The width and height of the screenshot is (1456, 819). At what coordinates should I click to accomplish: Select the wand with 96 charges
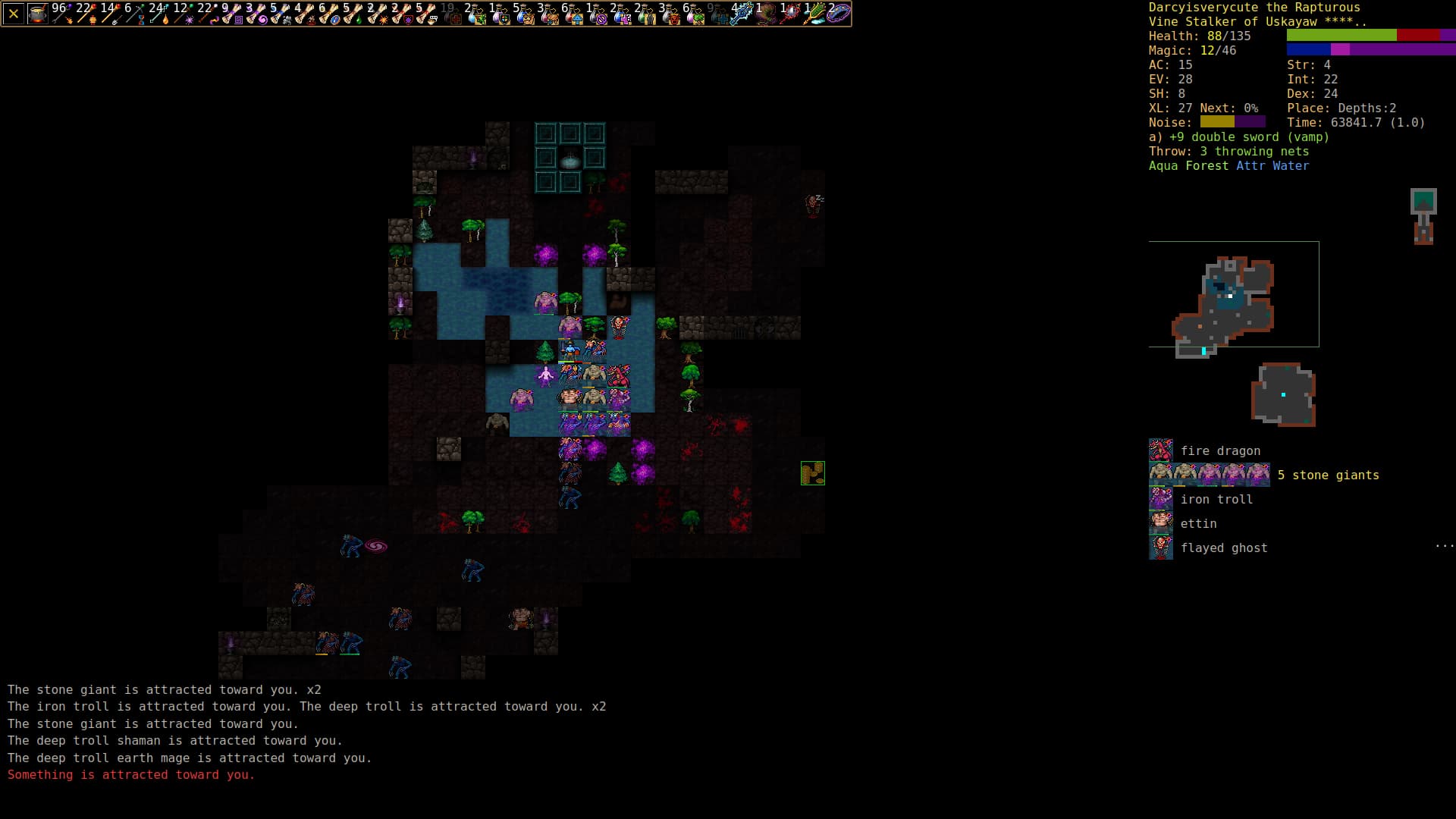tap(61, 14)
